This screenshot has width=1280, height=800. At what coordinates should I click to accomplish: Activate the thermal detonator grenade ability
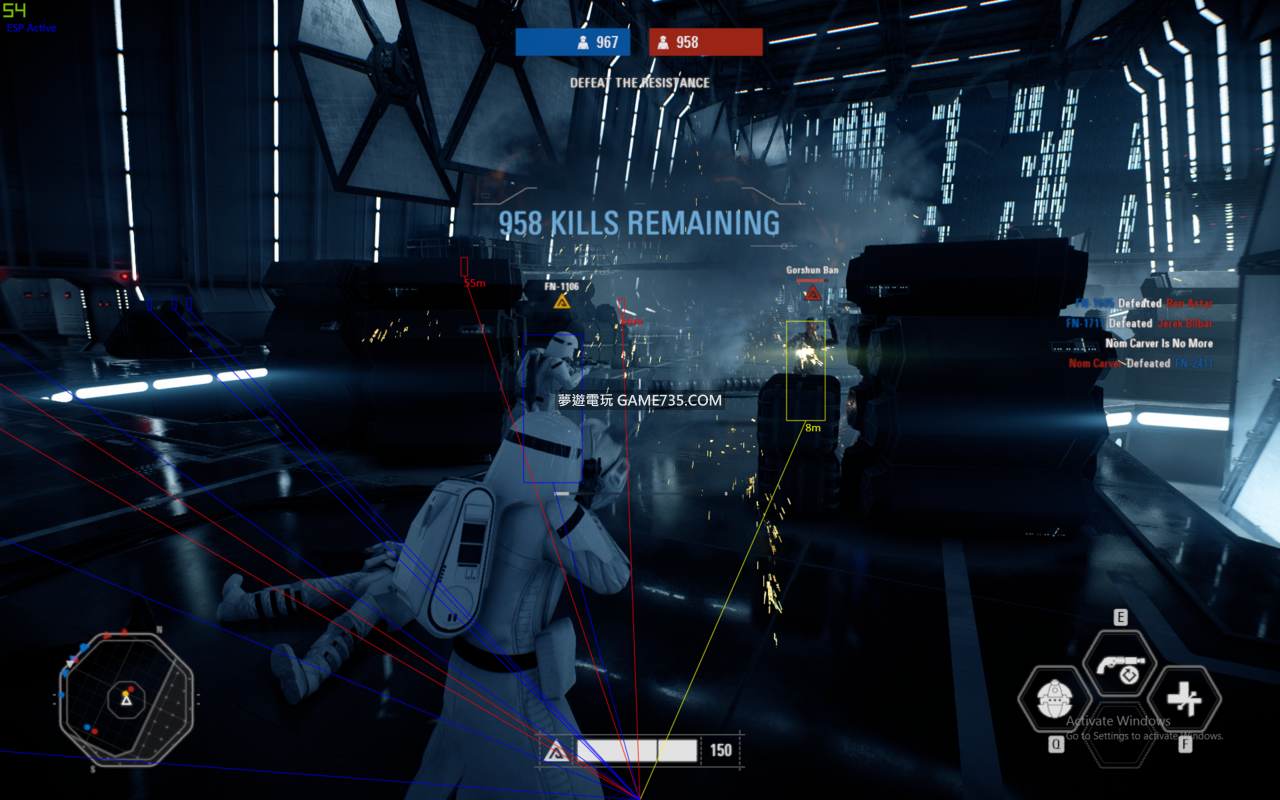(1053, 699)
